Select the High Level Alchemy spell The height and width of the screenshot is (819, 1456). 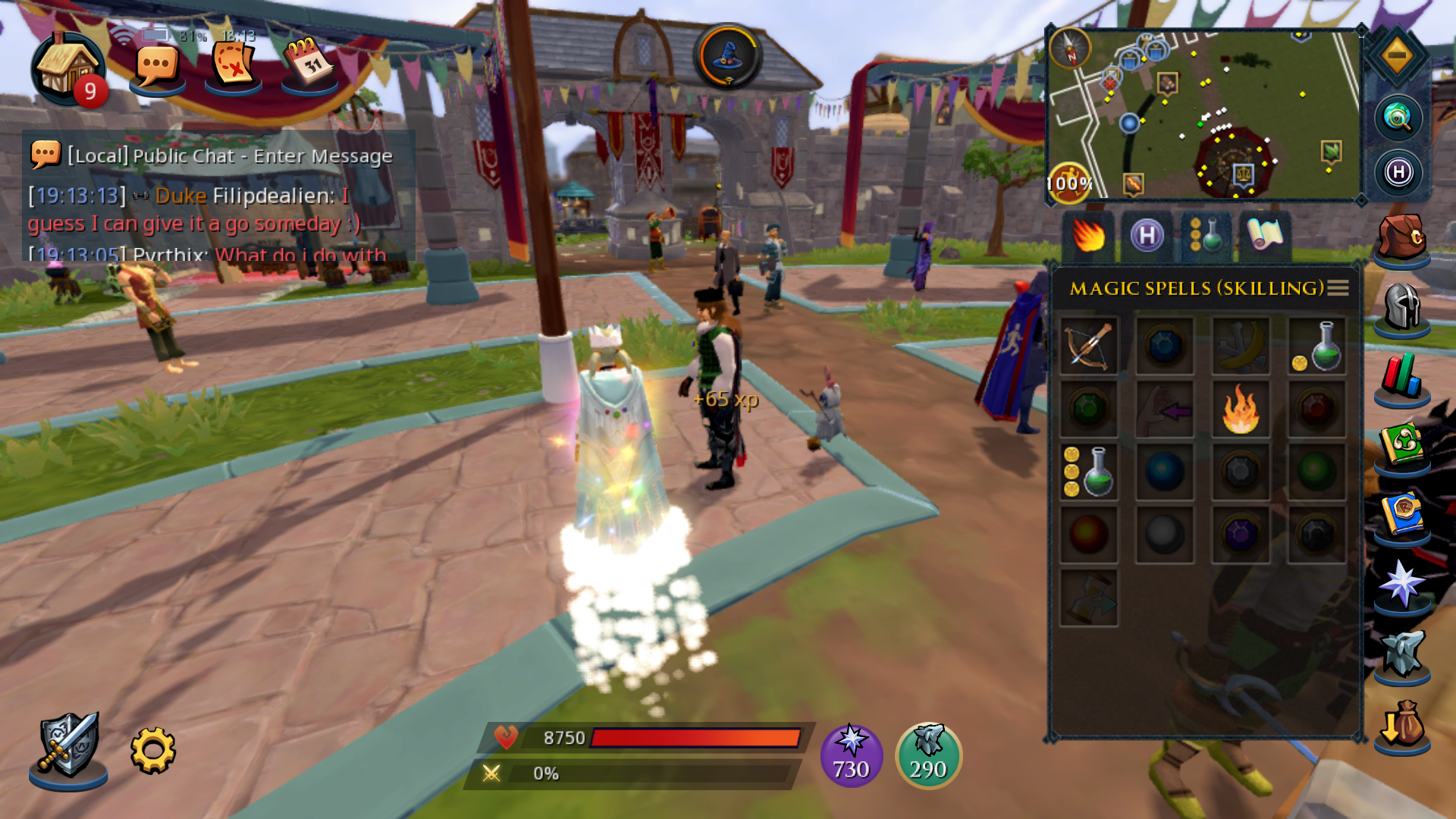pyautogui.click(x=1088, y=472)
